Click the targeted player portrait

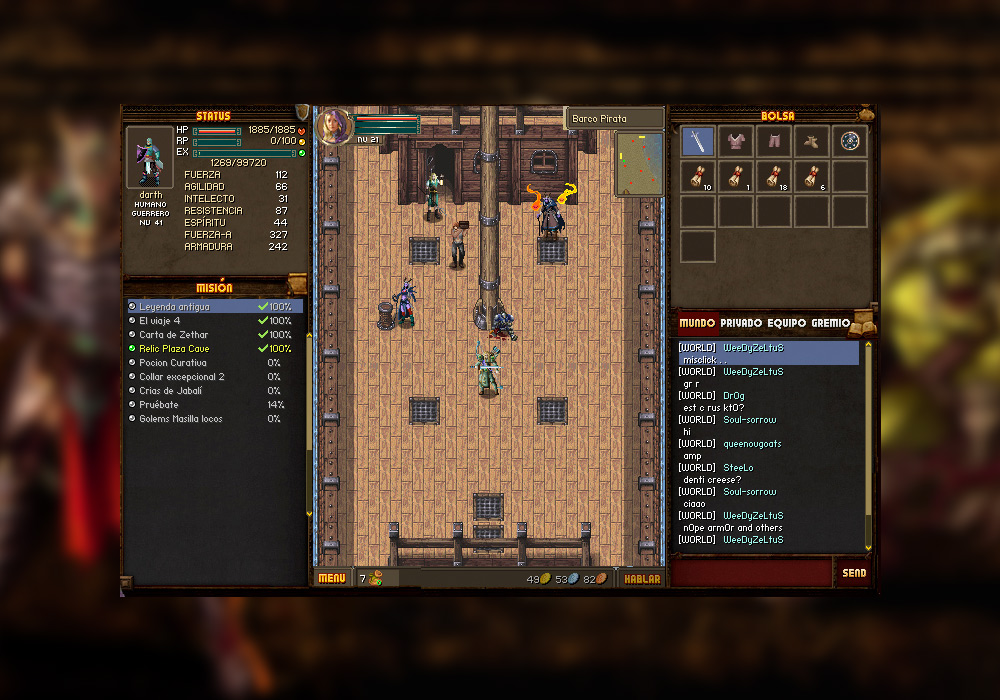334,126
